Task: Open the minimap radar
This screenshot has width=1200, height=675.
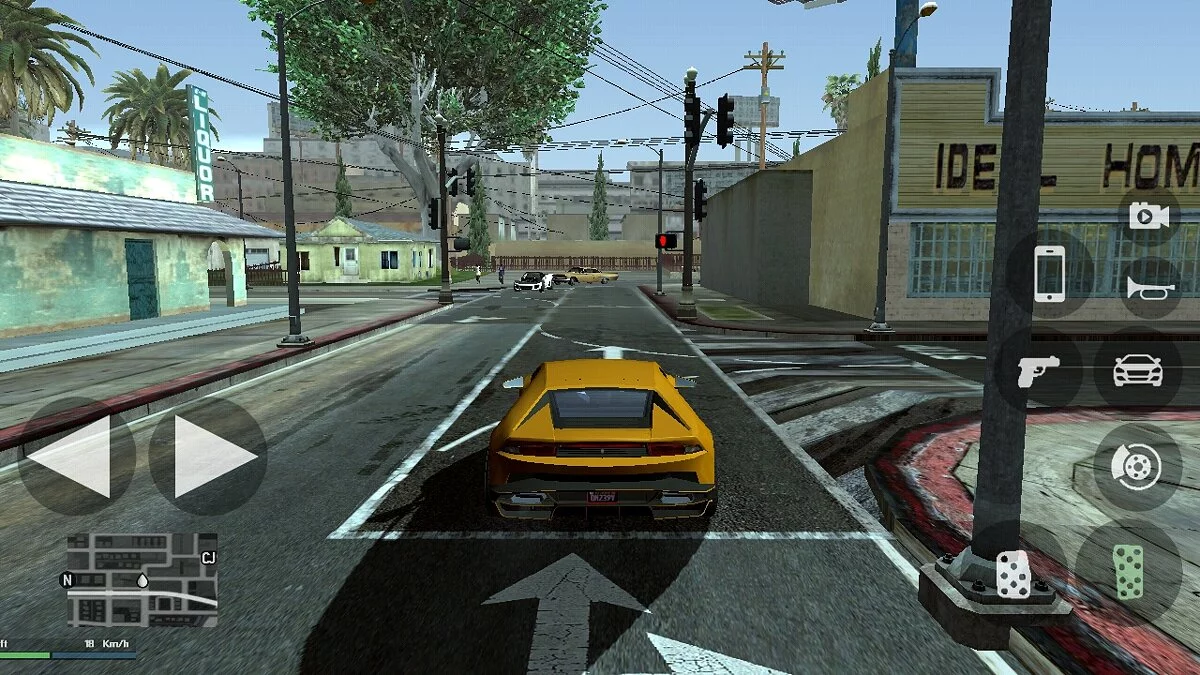Action: point(141,579)
